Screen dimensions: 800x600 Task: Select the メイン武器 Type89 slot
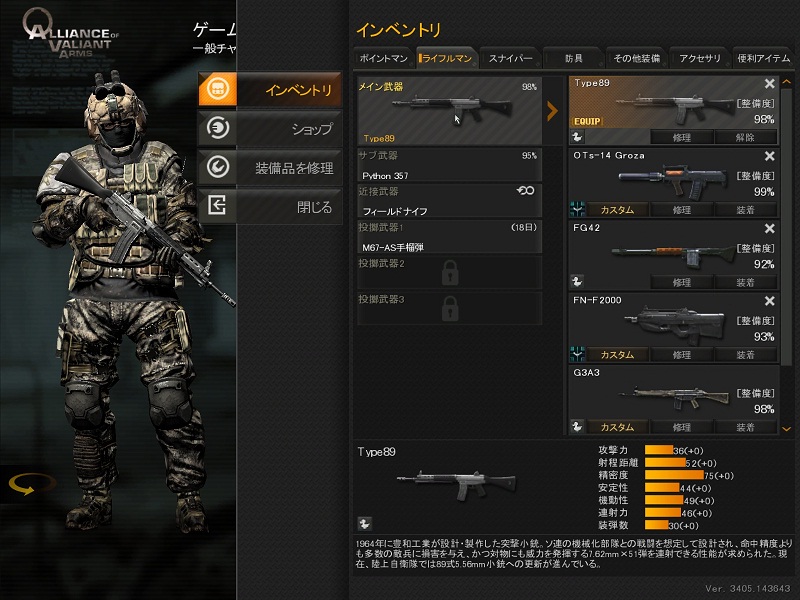click(449, 112)
